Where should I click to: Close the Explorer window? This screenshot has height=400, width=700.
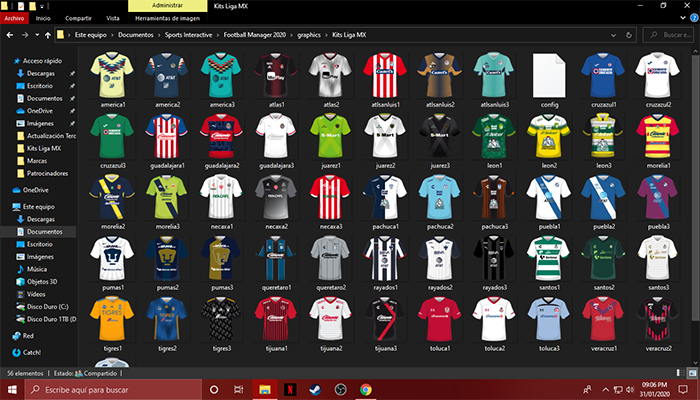[688, 6]
